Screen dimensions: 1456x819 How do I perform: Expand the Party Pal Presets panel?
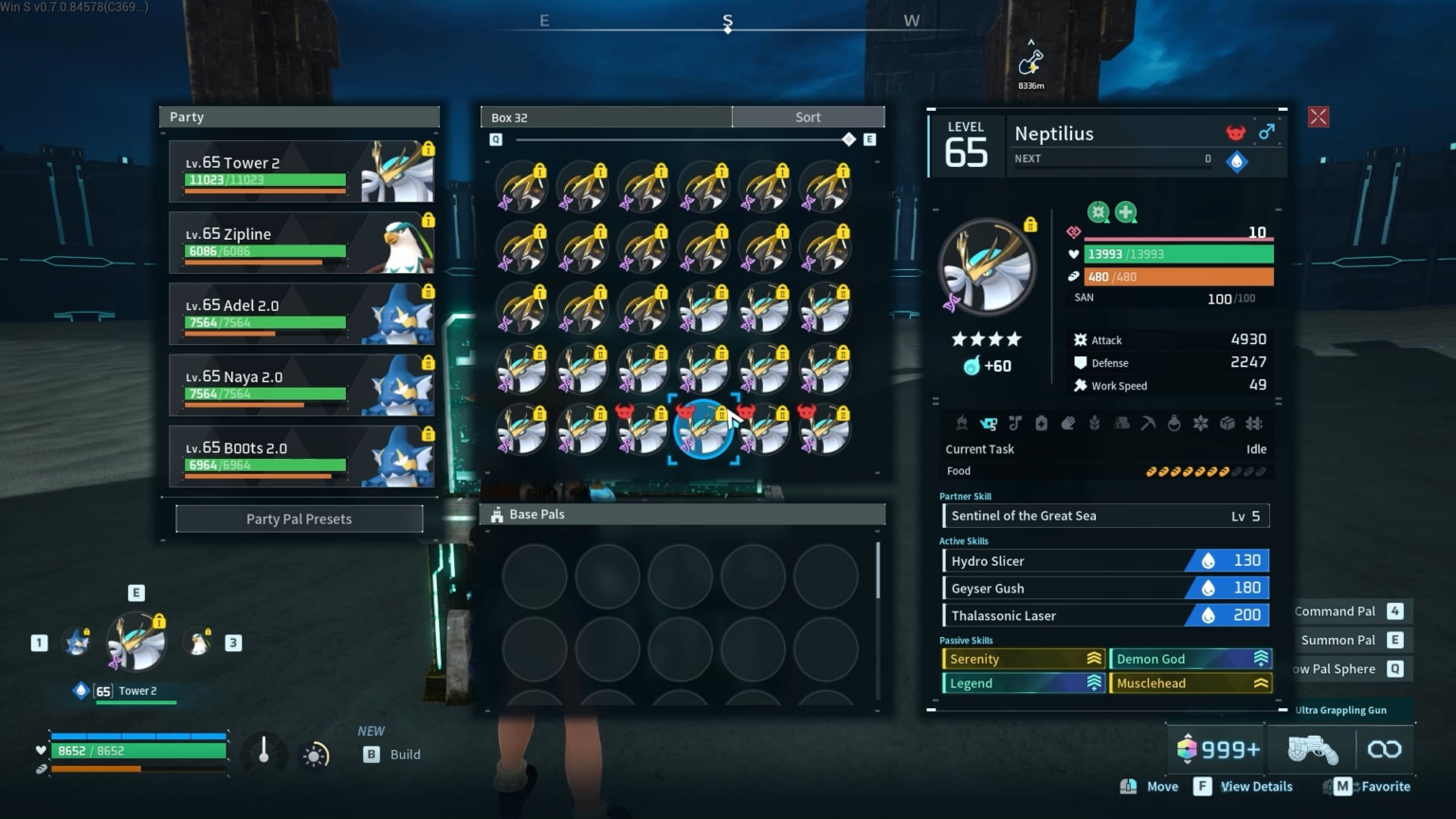click(299, 519)
